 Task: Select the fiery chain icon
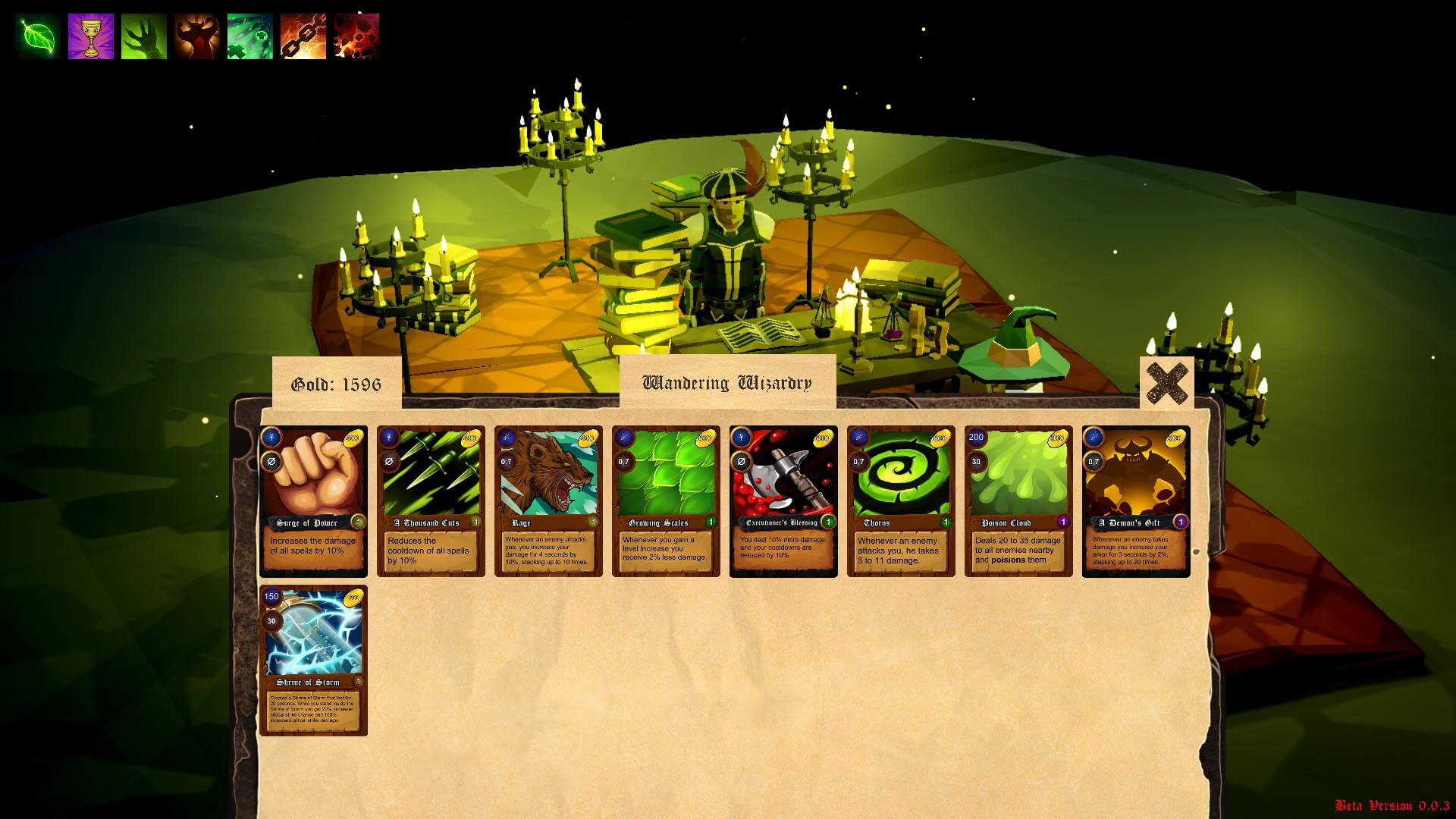click(x=303, y=36)
